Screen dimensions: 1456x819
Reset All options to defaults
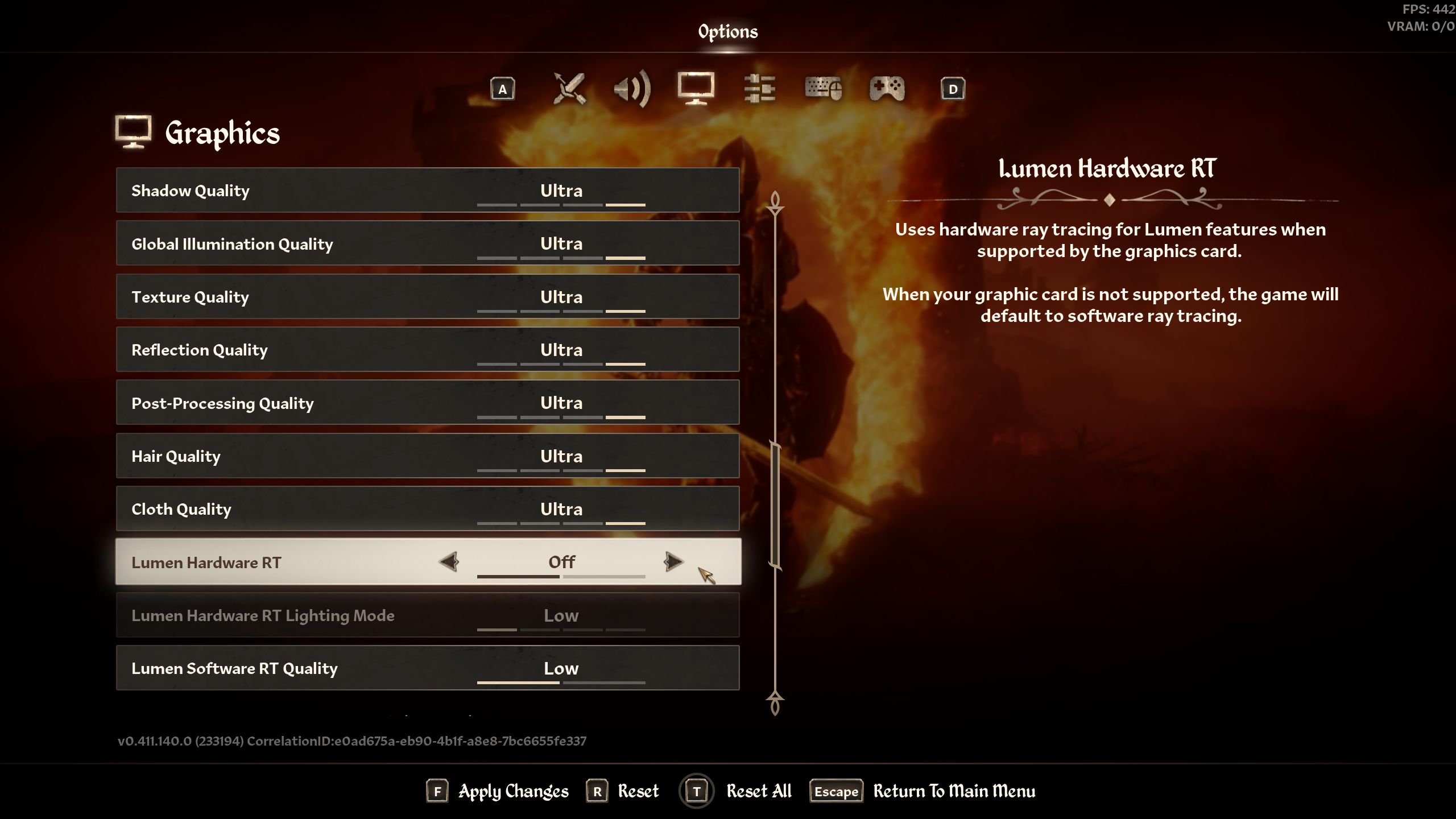tap(758, 791)
